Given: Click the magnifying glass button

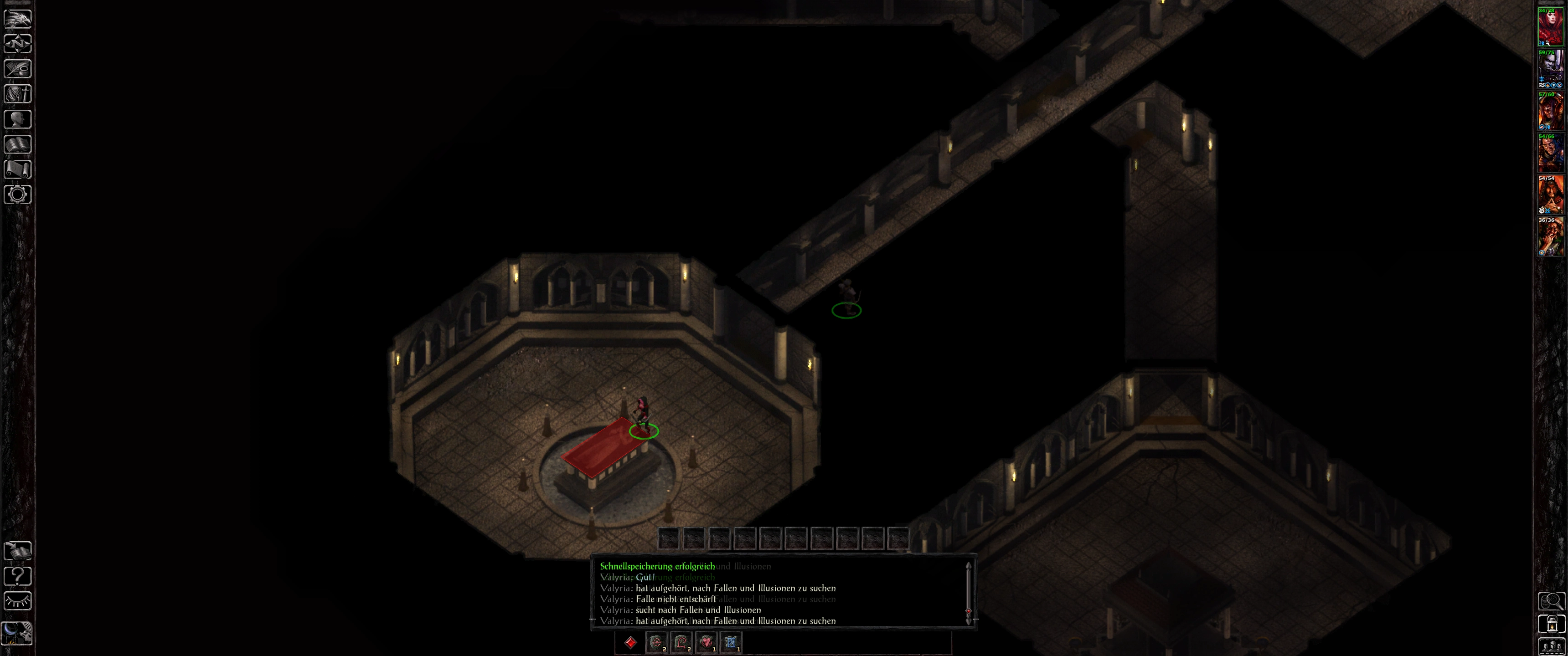Looking at the screenshot, I should (x=1551, y=601).
